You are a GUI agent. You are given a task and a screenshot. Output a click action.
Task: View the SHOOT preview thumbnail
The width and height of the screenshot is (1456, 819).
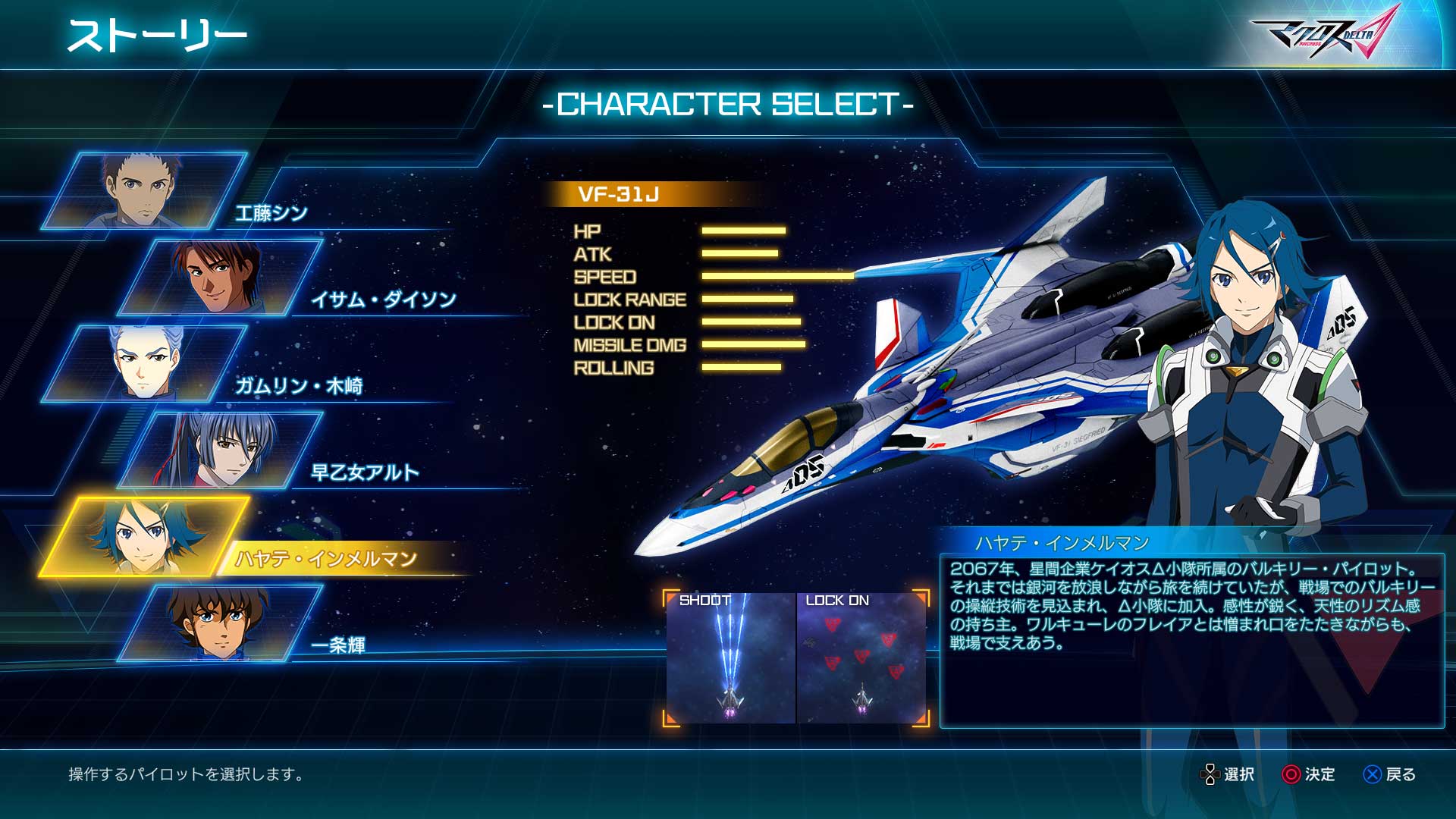tap(730, 657)
